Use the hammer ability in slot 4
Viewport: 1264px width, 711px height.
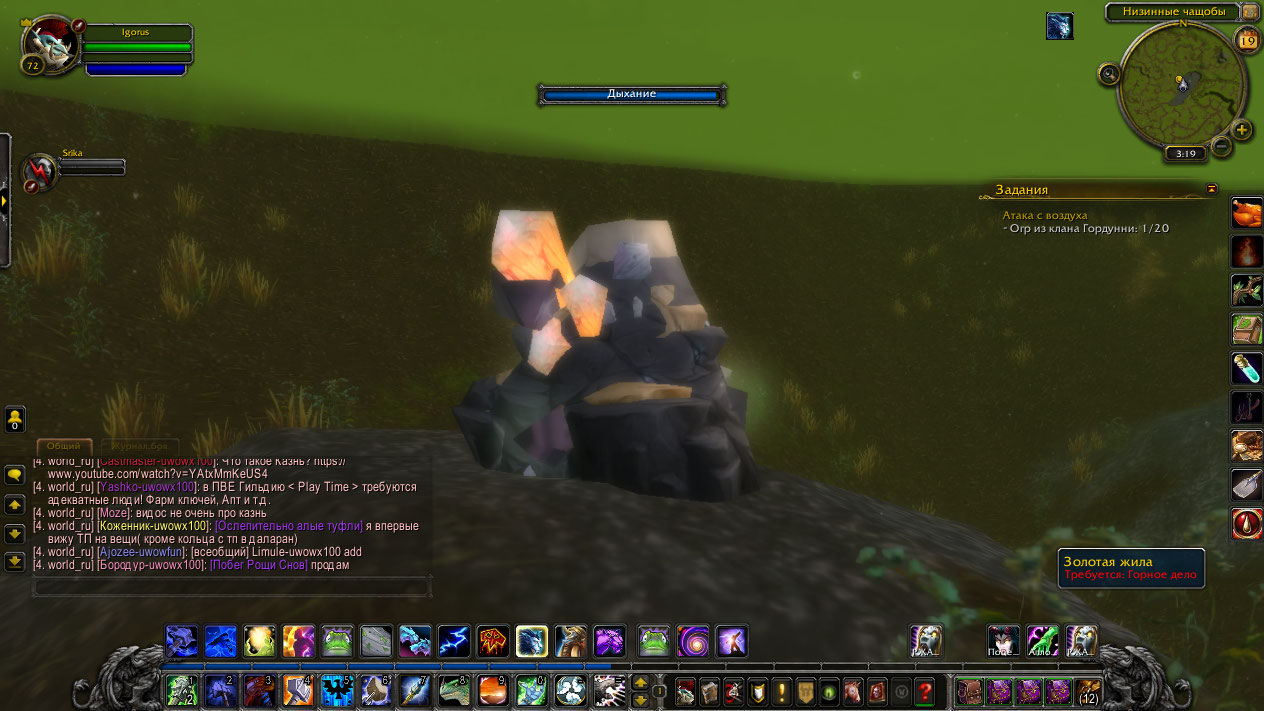point(297,691)
